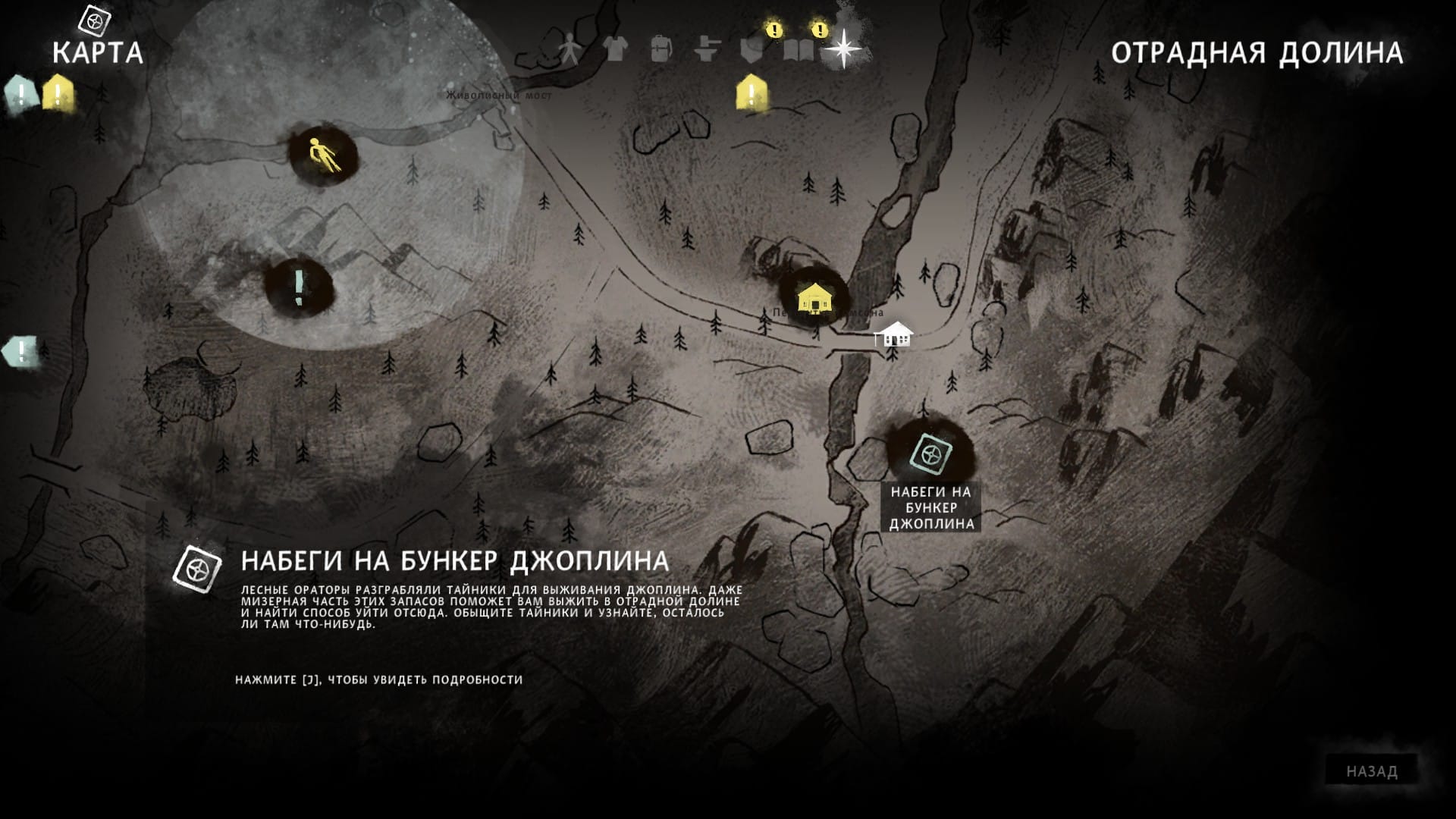Click the safe icon above КАРТА title

[95, 20]
